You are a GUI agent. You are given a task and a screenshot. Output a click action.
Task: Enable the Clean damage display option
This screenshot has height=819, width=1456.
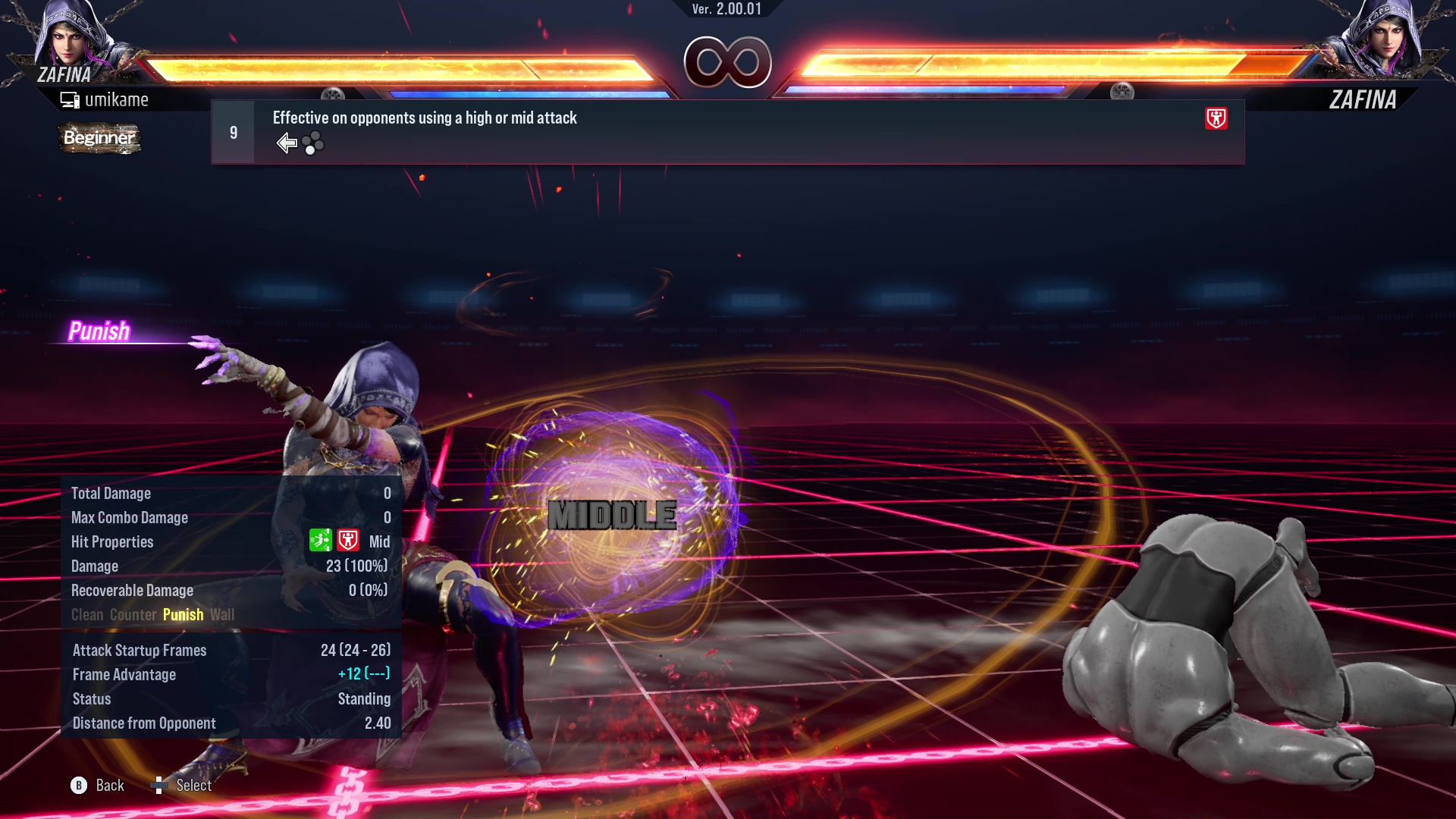[x=87, y=614]
